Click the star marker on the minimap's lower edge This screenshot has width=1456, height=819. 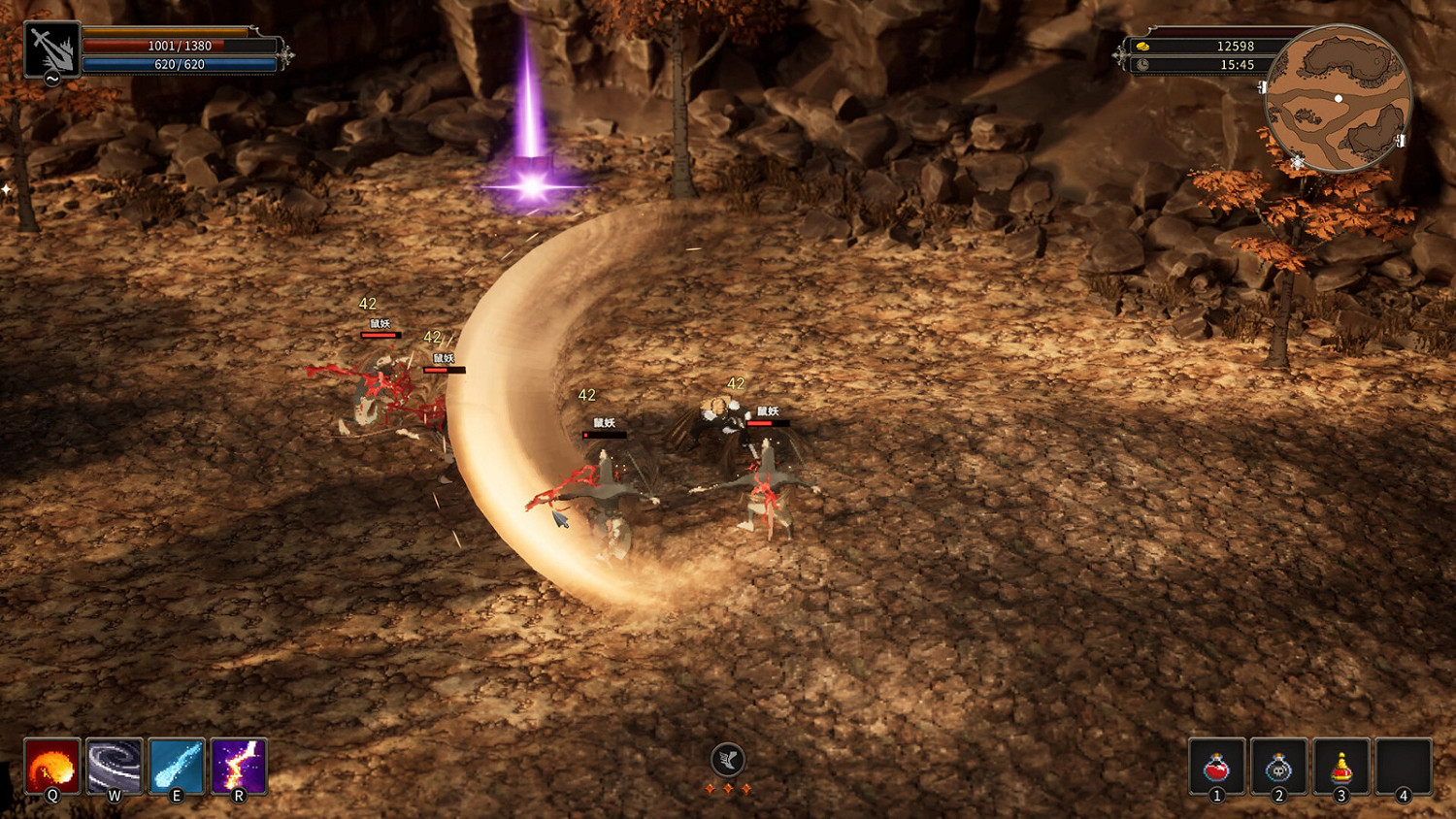[x=1297, y=161]
